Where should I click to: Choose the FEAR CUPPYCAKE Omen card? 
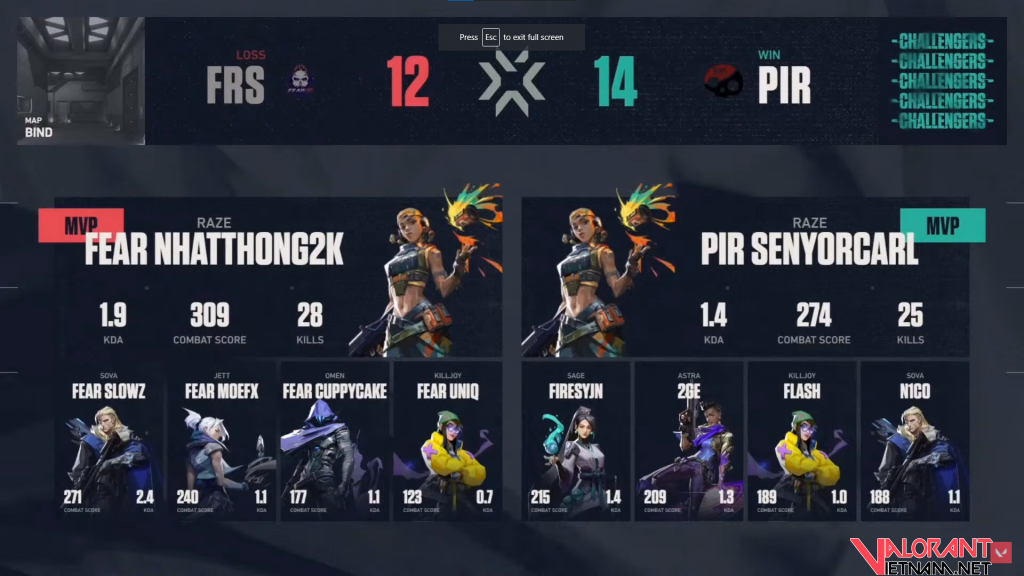pyautogui.click(x=334, y=441)
